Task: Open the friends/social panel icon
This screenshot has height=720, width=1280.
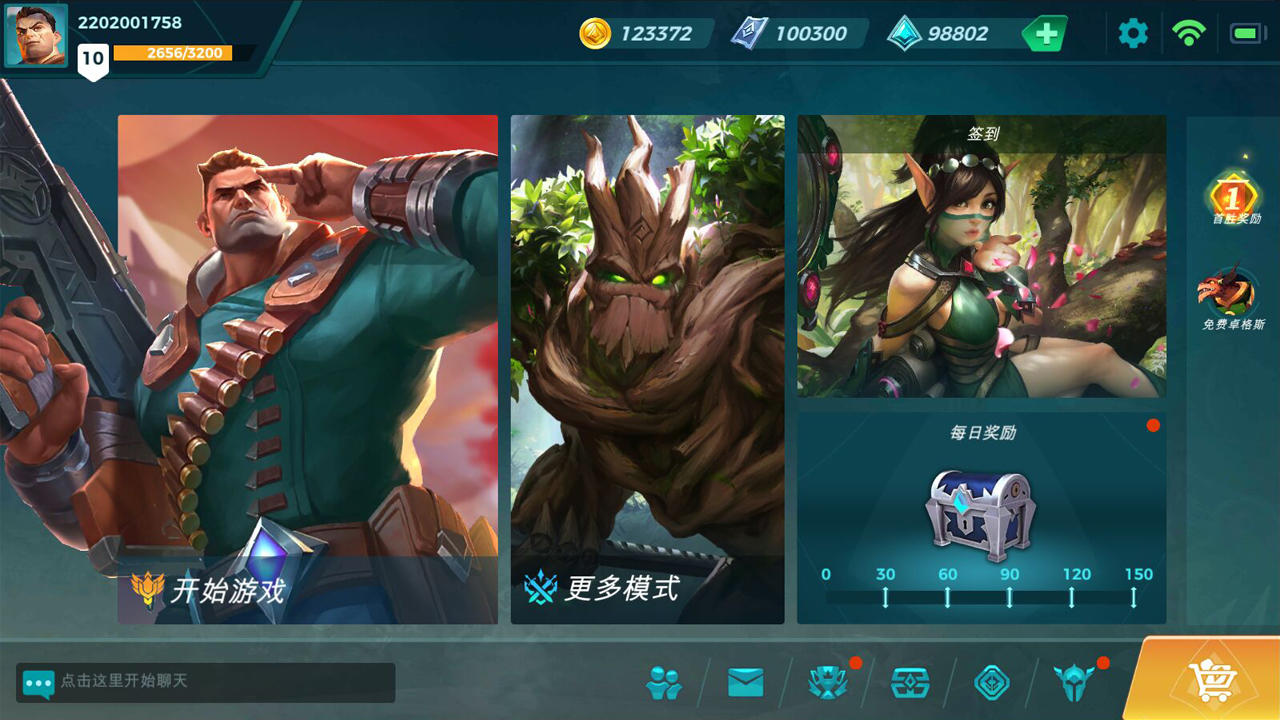Action: [662, 685]
